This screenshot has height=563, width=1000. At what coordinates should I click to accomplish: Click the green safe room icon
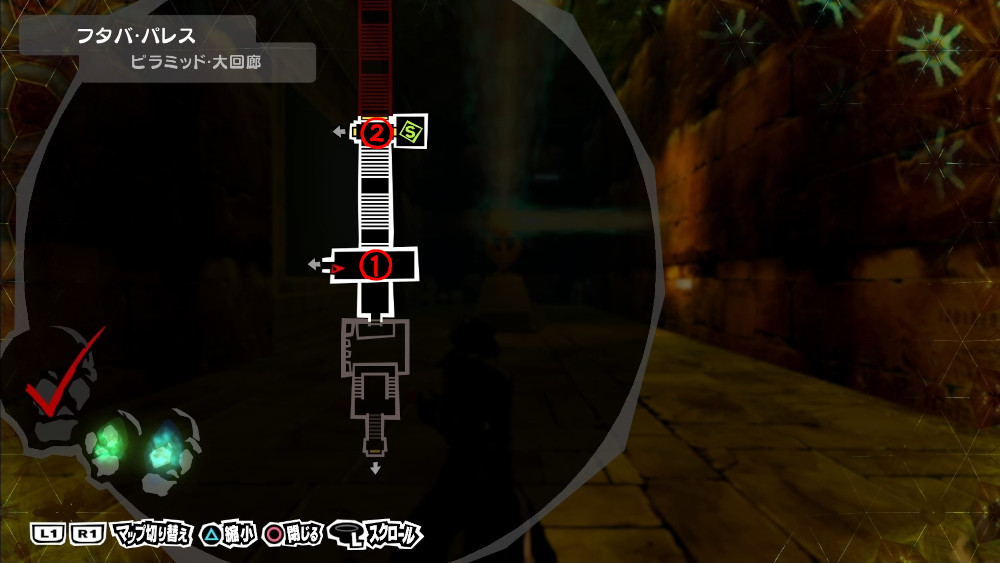click(411, 131)
